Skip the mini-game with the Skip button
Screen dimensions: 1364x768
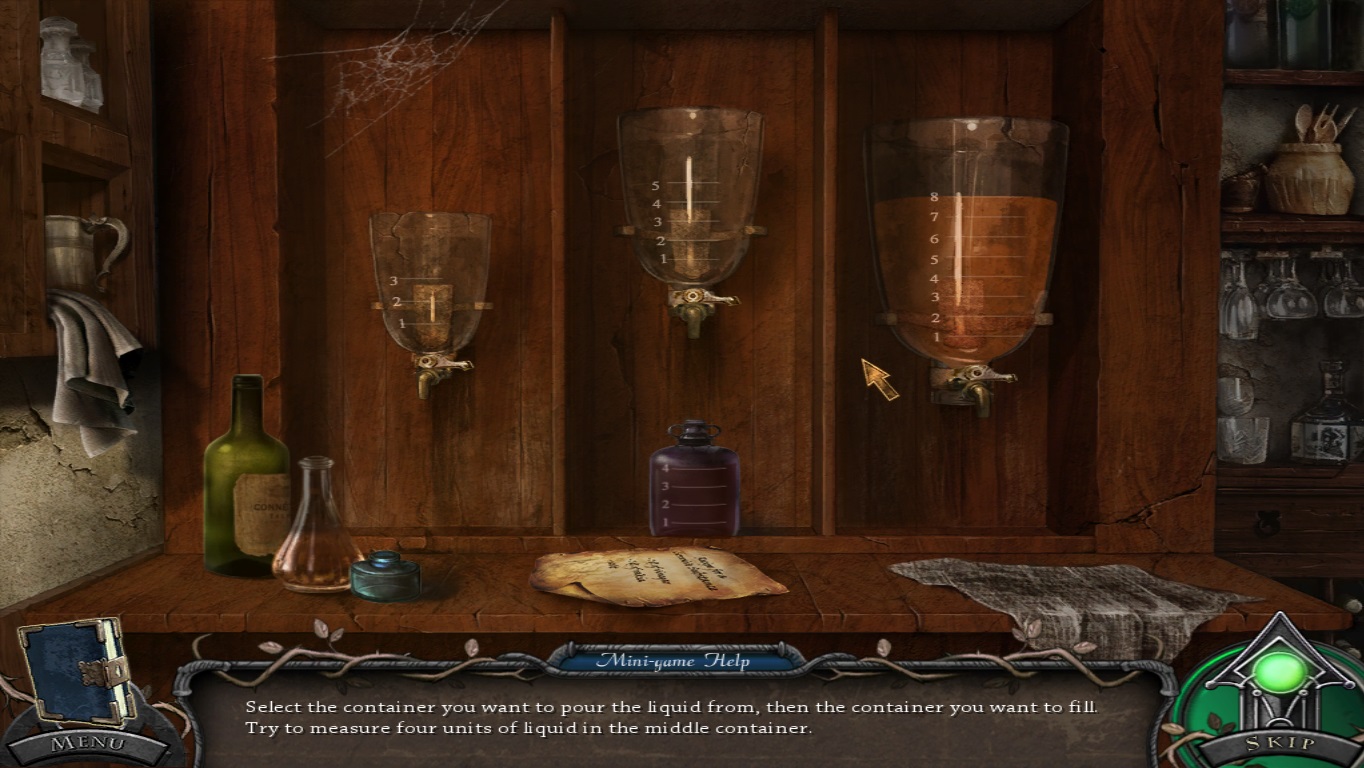[x=1279, y=745]
